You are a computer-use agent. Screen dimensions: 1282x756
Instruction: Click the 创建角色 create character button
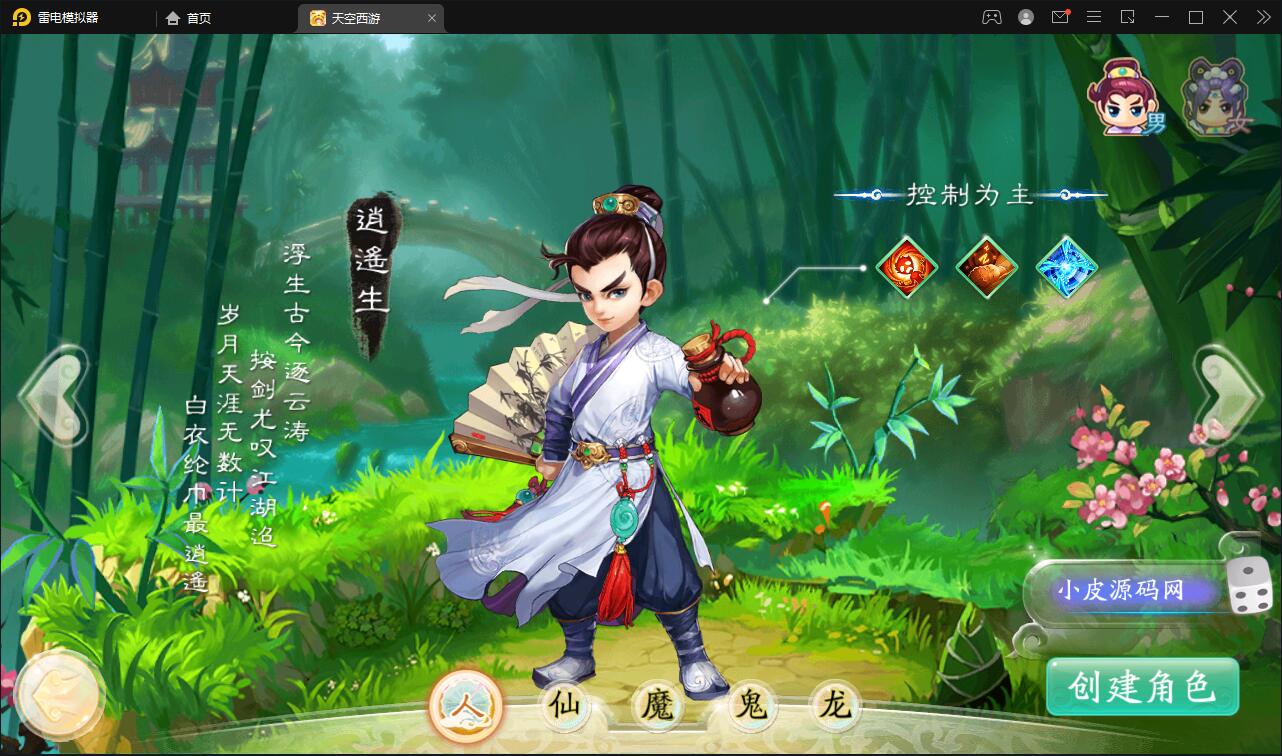(x=1142, y=688)
